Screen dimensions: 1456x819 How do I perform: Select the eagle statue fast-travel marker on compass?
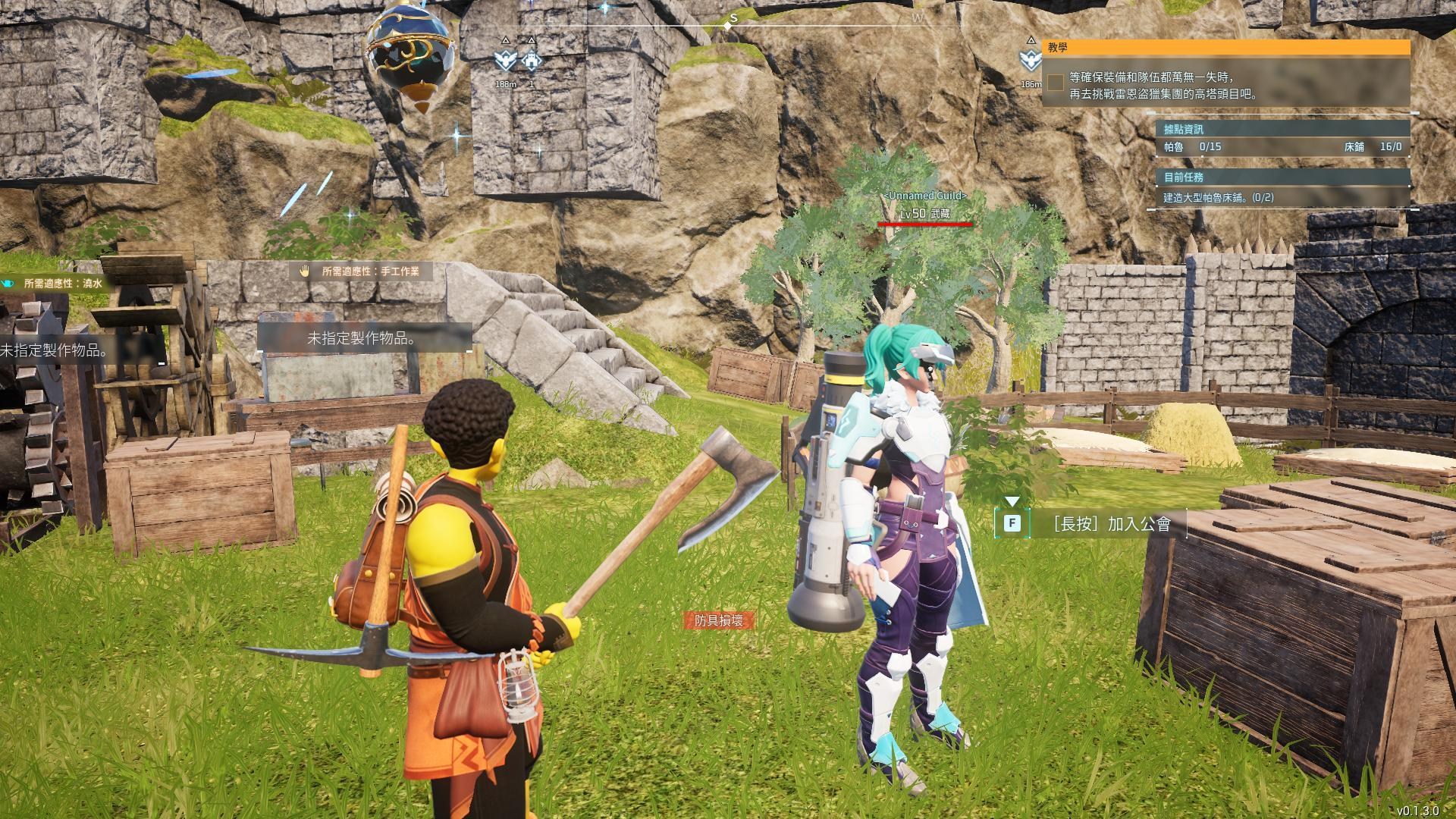504,61
